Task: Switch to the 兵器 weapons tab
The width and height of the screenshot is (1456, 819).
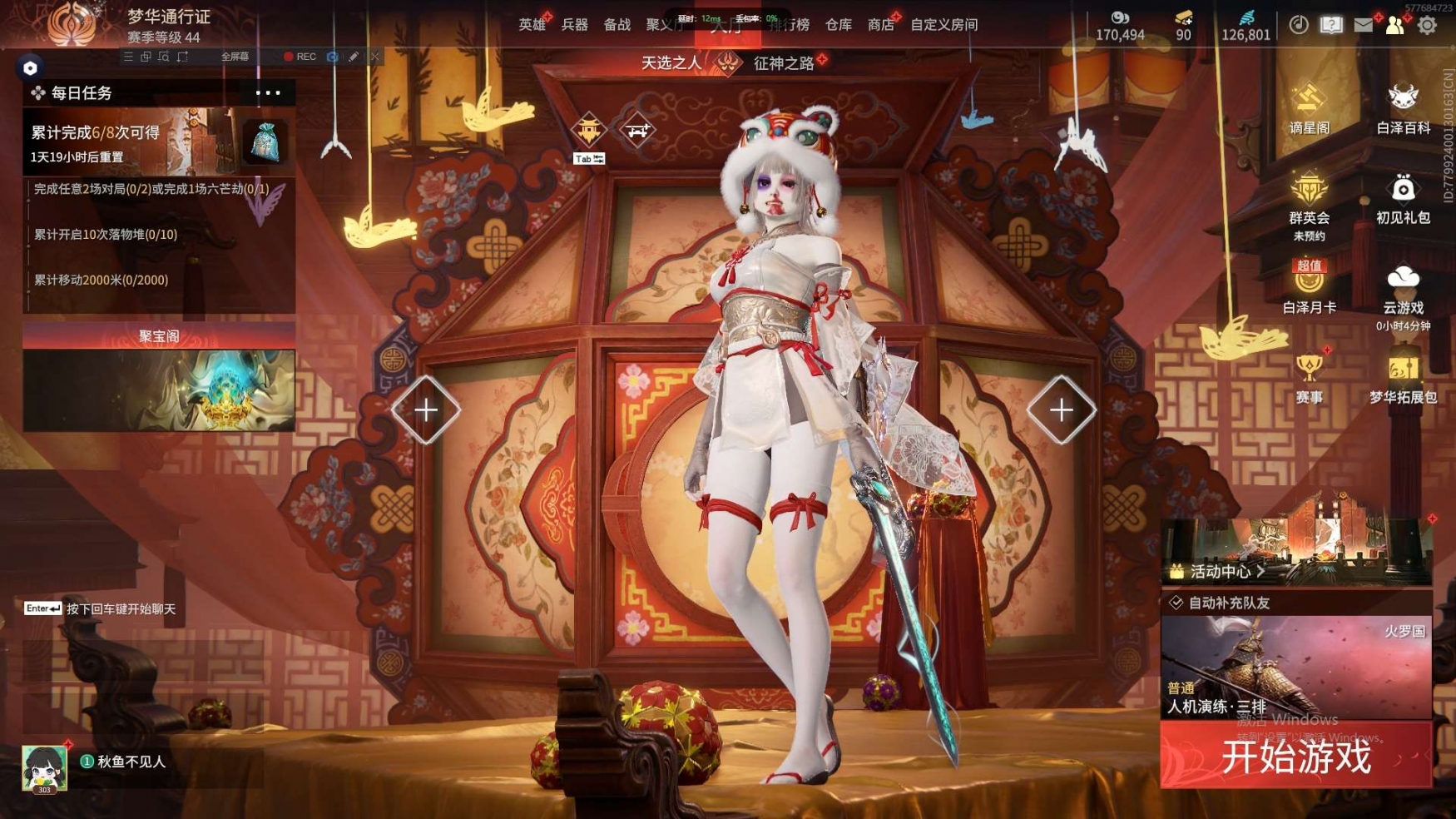Action: point(574,25)
